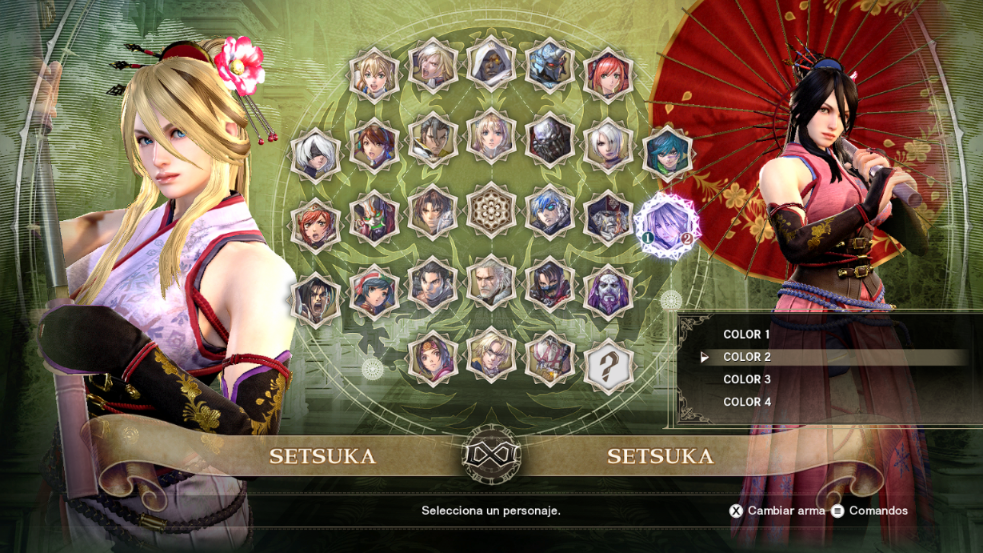The width and height of the screenshot is (983, 553).
Task: Choose the red-haired girl portrait in top row
Action: 609,70
